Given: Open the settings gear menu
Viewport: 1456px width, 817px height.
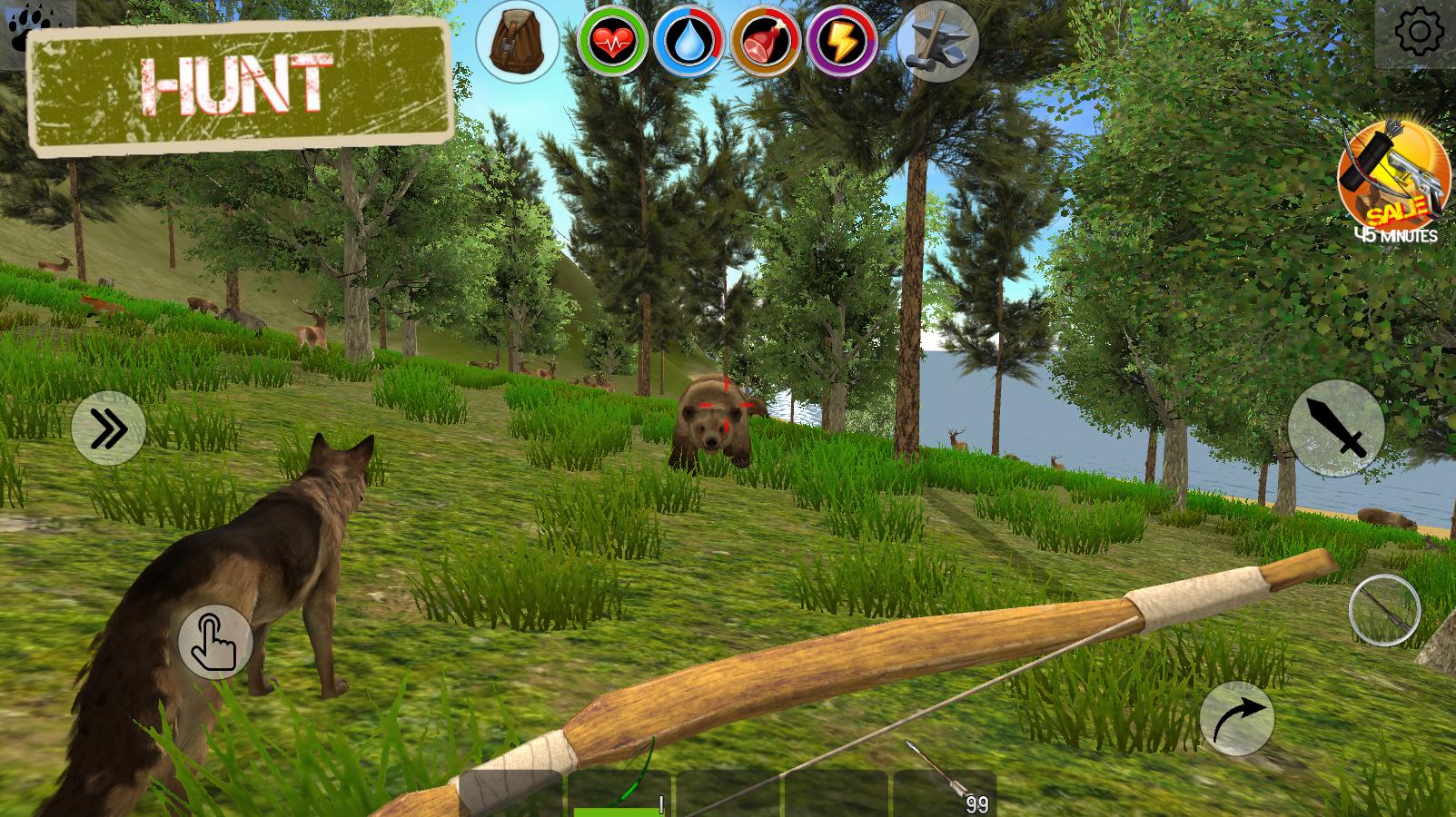Looking at the screenshot, I should point(1418,30).
